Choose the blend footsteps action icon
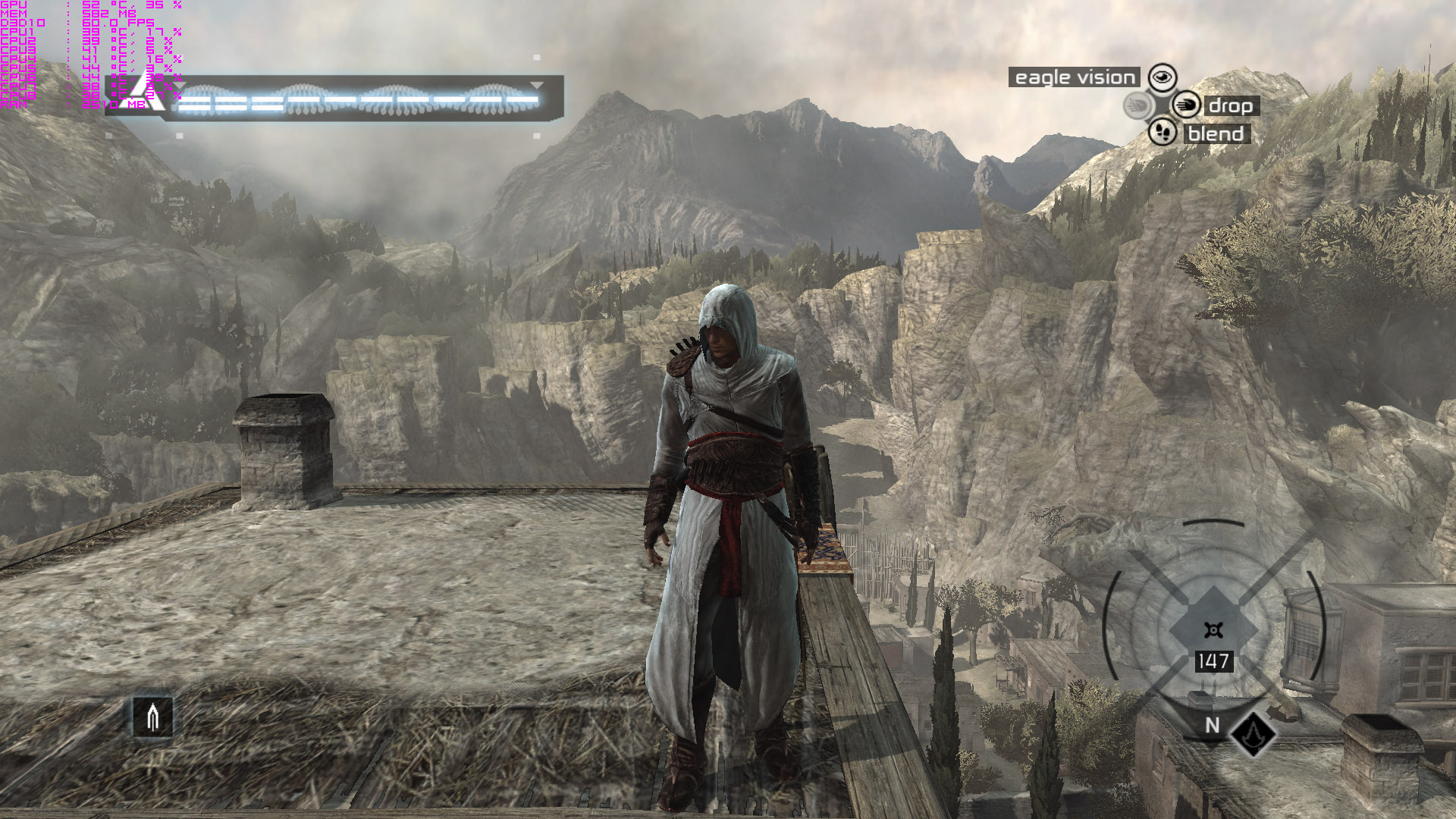 pyautogui.click(x=1162, y=133)
